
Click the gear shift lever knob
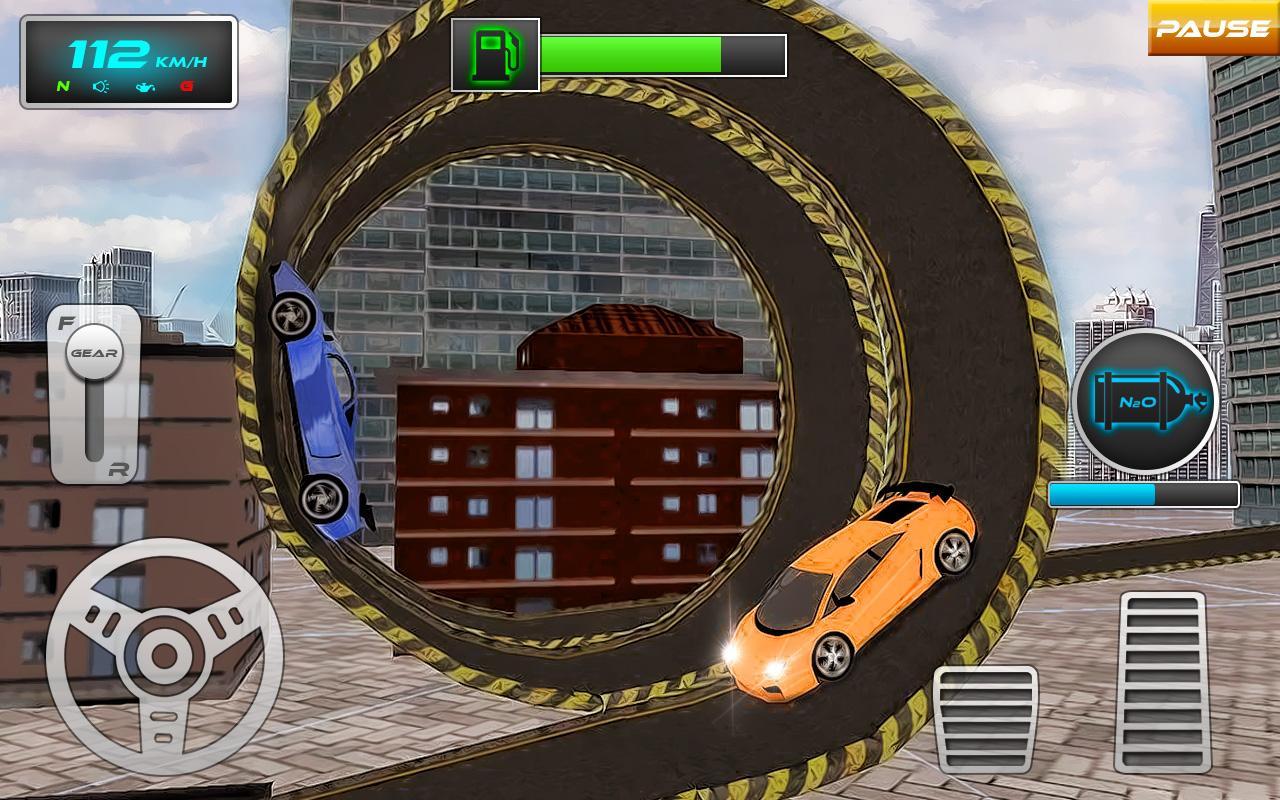tap(94, 352)
